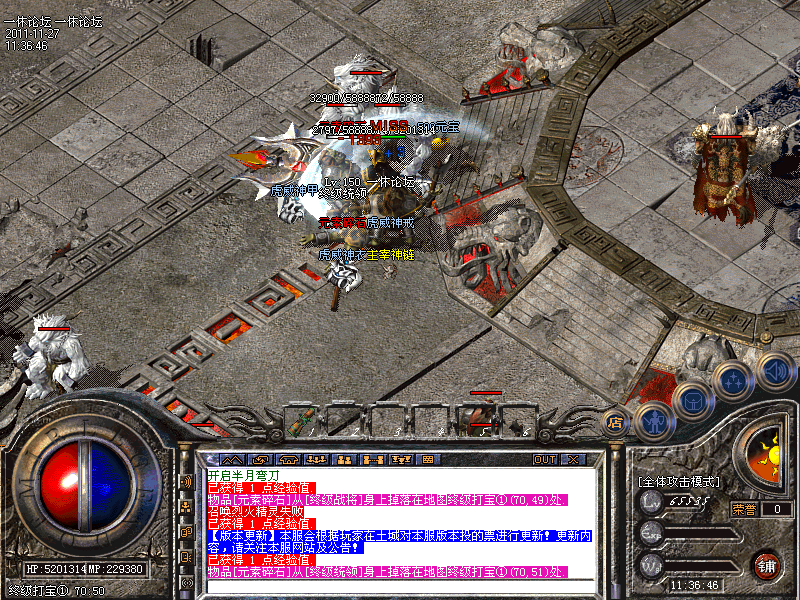800x600 pixels.
Task: Open the skills sparkle button
Action: (x=733, y=381)
